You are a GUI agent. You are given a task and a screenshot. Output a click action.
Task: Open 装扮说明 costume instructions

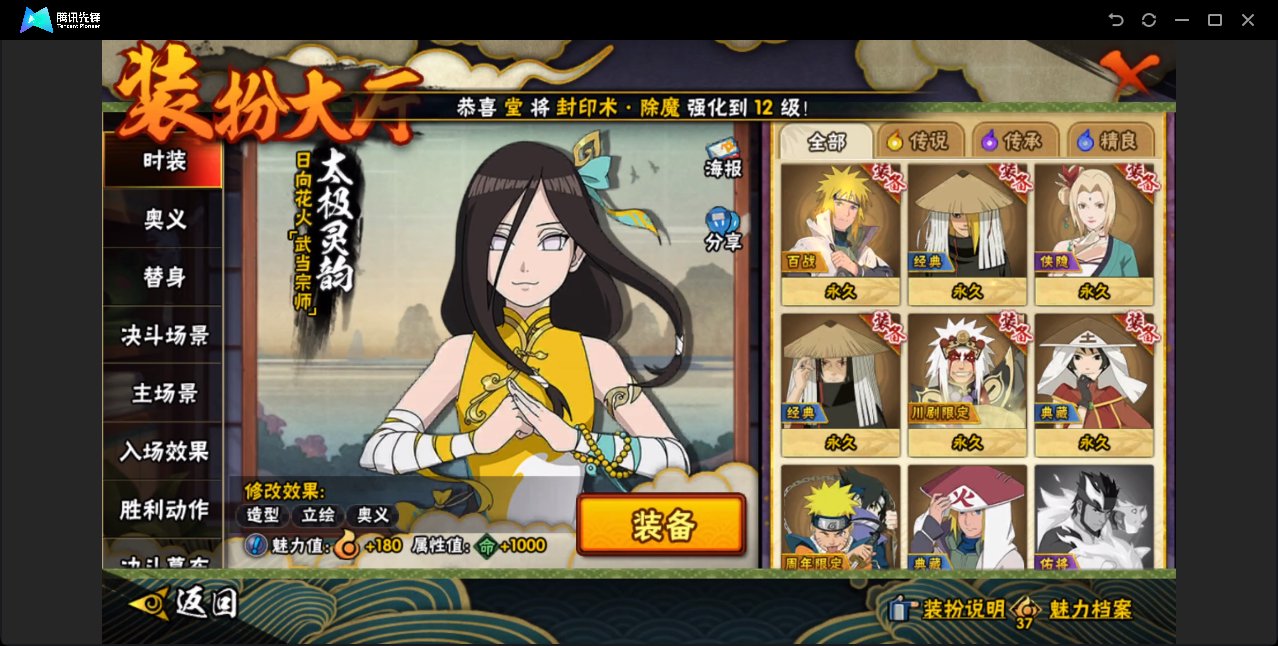pos(947,609)
